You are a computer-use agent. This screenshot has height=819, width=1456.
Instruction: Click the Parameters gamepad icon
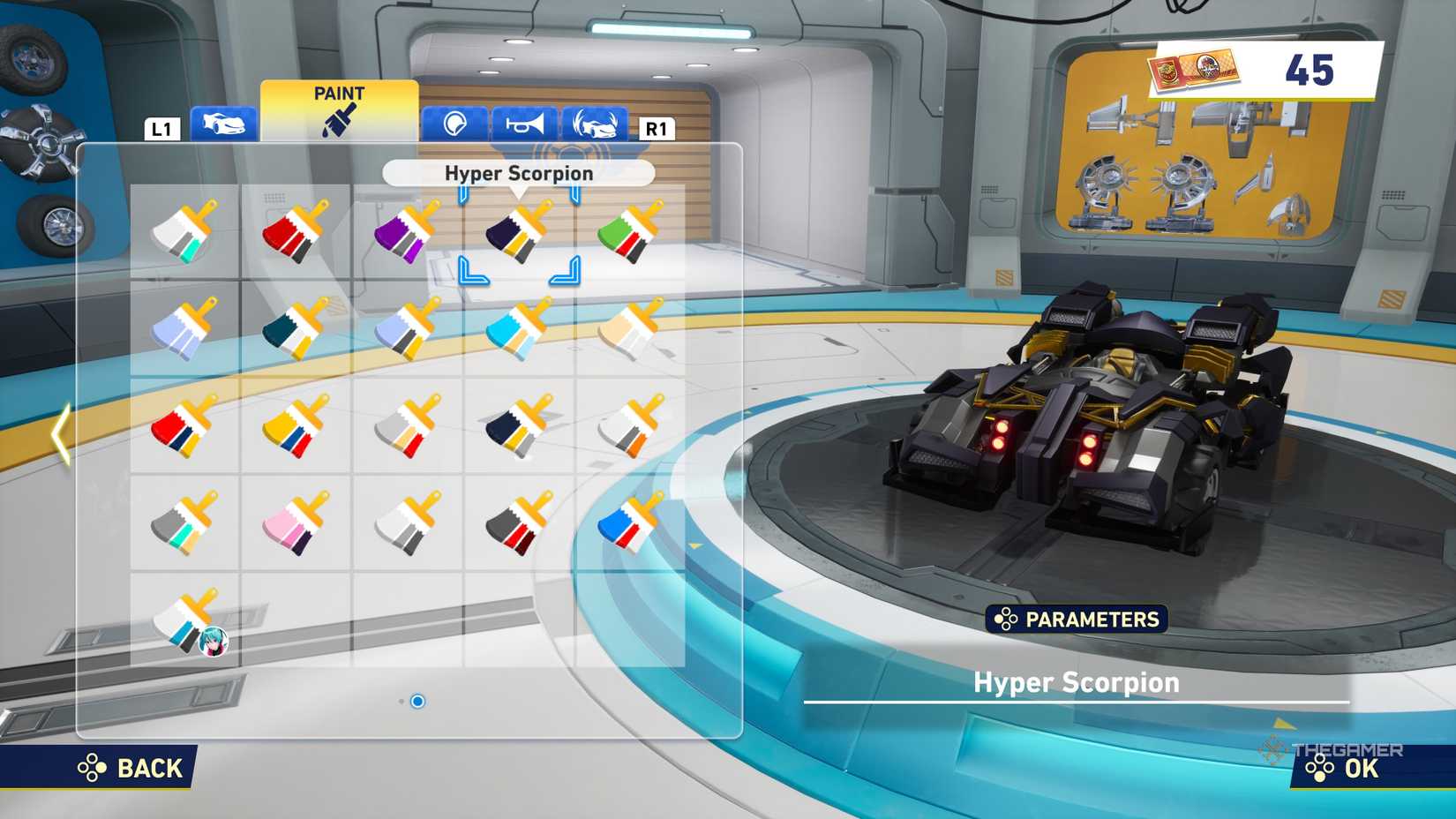pos(1008,620)
